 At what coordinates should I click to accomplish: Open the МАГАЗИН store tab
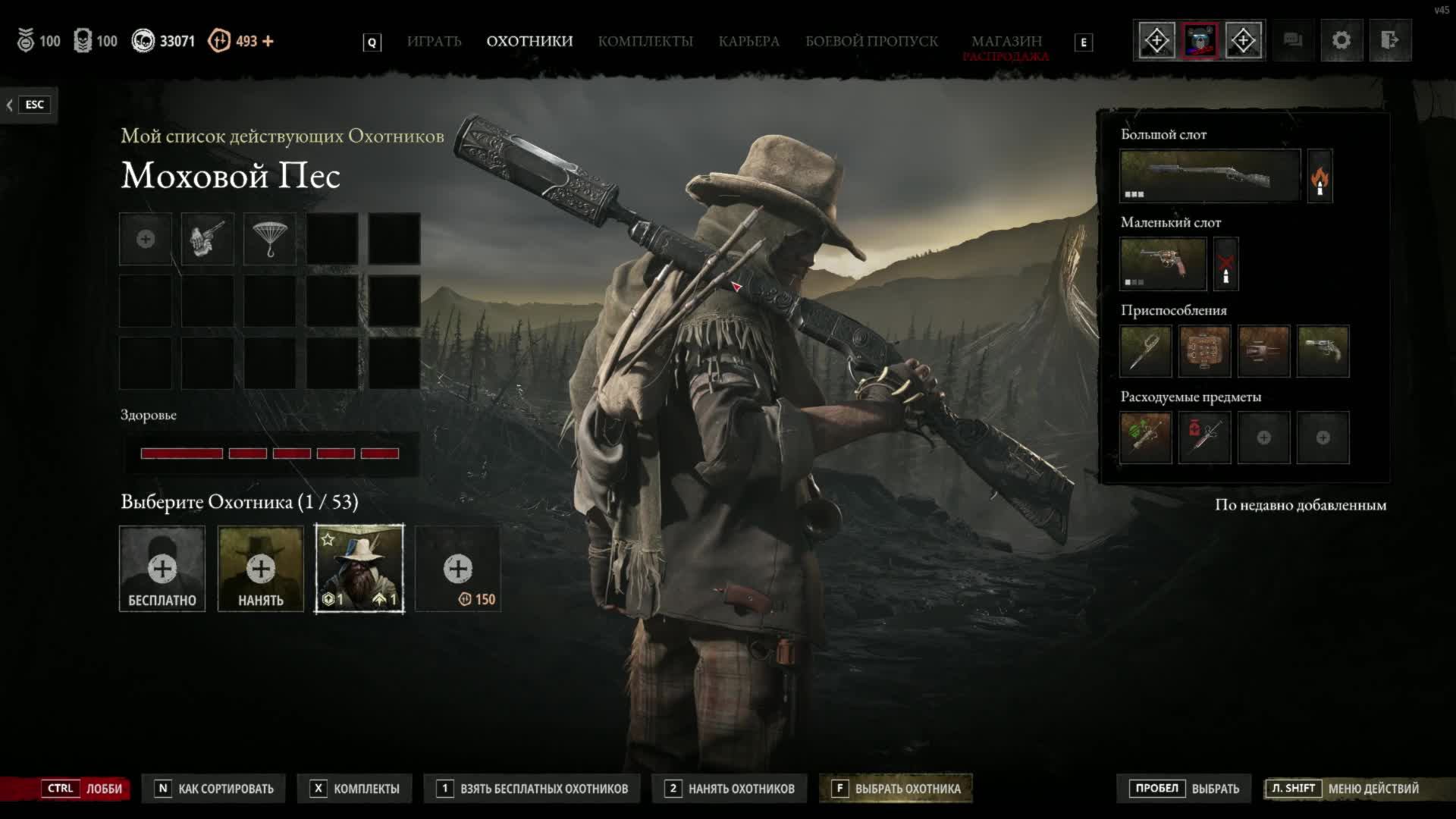[x=1006, y=41]
